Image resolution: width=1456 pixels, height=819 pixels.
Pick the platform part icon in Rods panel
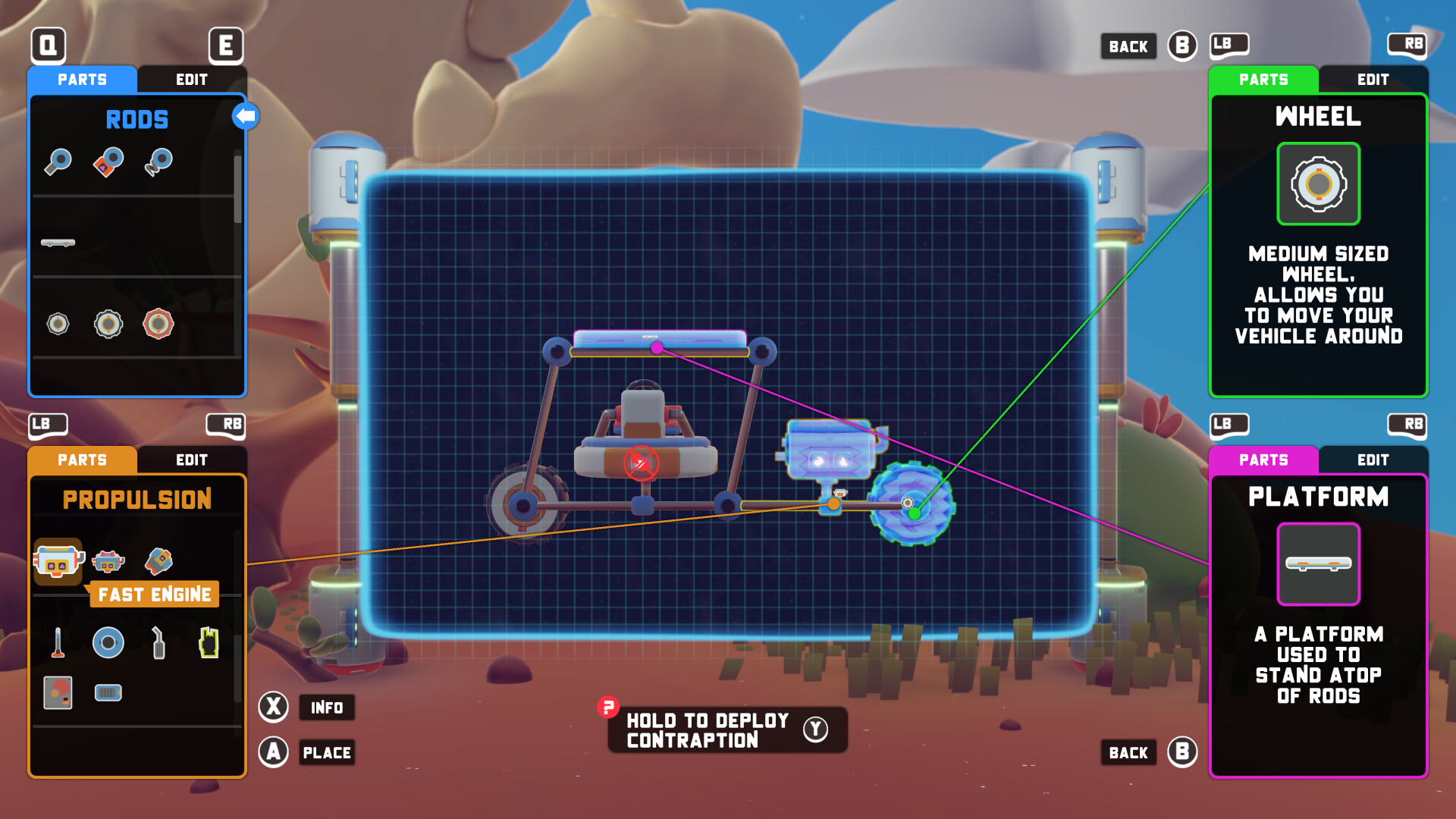[58, 241]
